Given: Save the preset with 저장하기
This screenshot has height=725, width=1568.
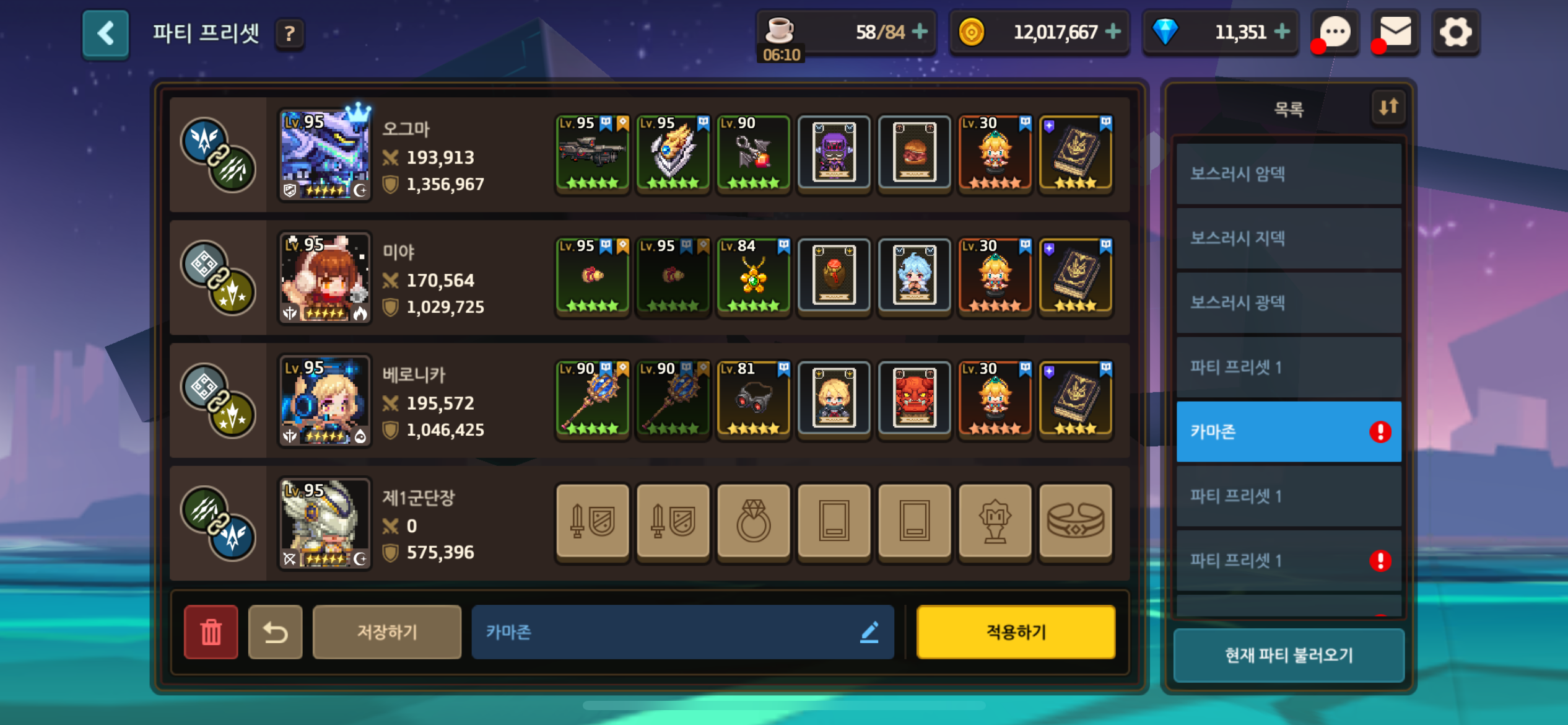Looking at the screenshot, I should click(x=387, y=632).
